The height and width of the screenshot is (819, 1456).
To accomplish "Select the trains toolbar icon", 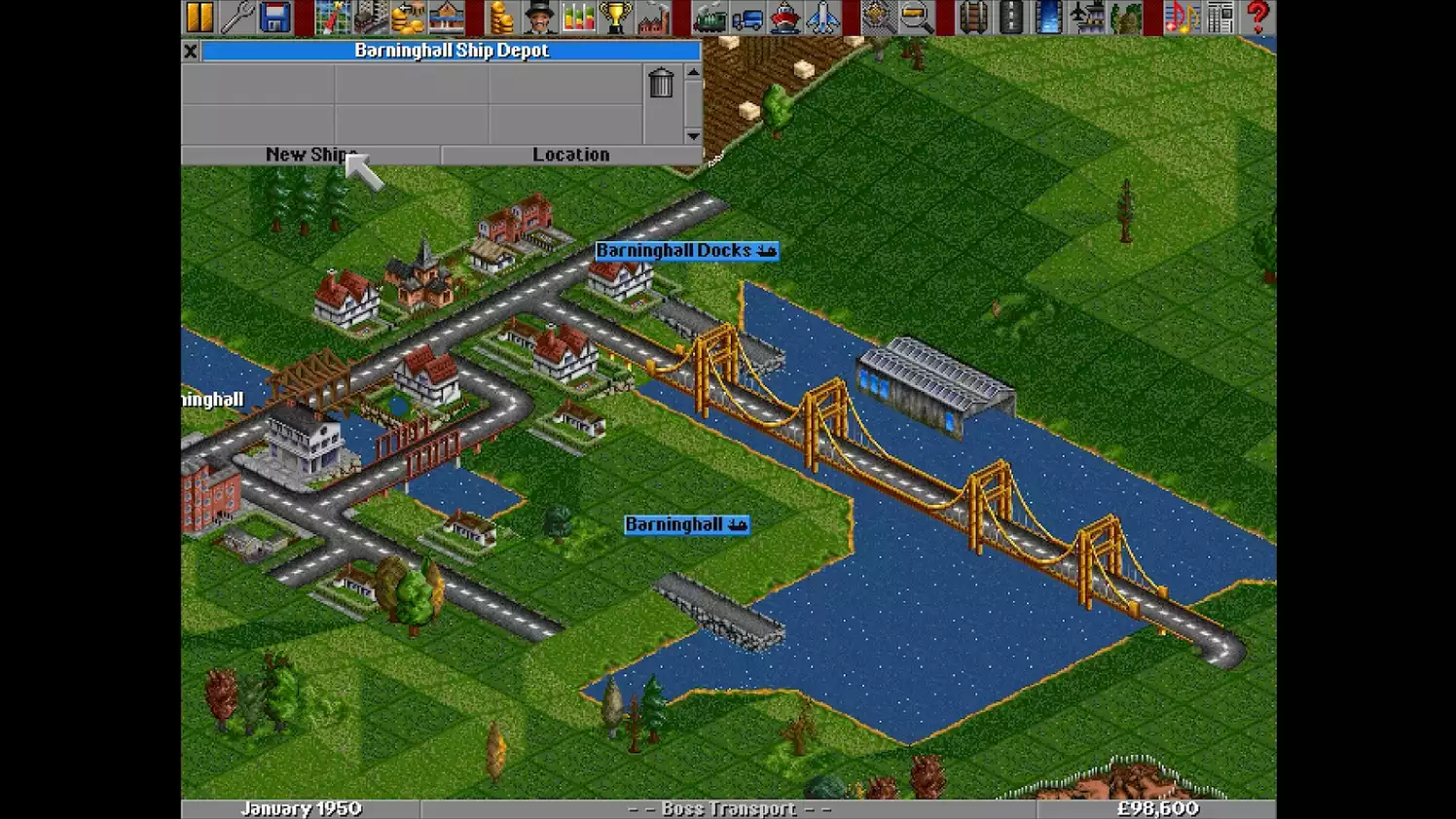I will tap(711, 16).
